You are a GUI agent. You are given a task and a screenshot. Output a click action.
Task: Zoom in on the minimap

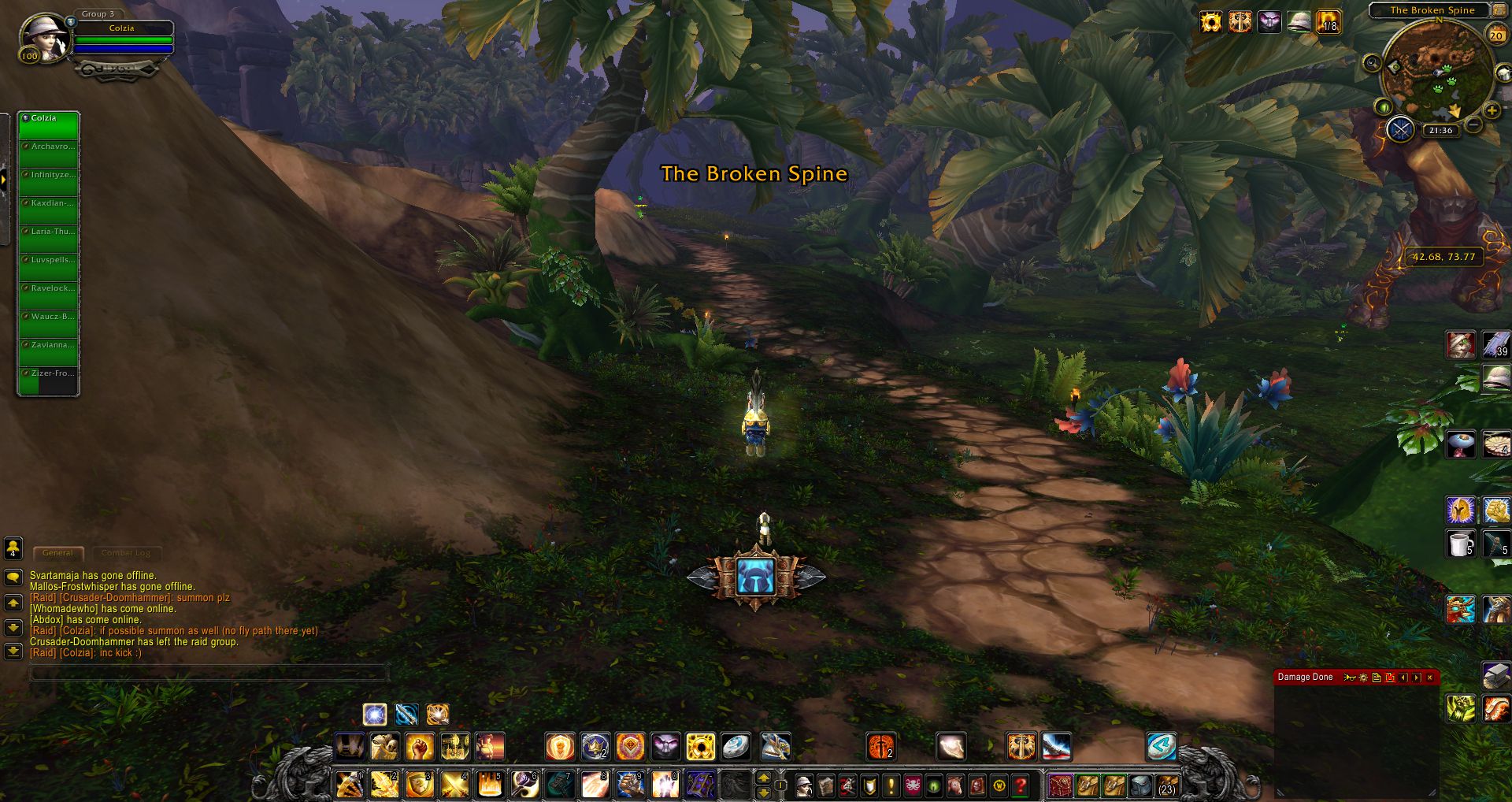coord(1492,111)
